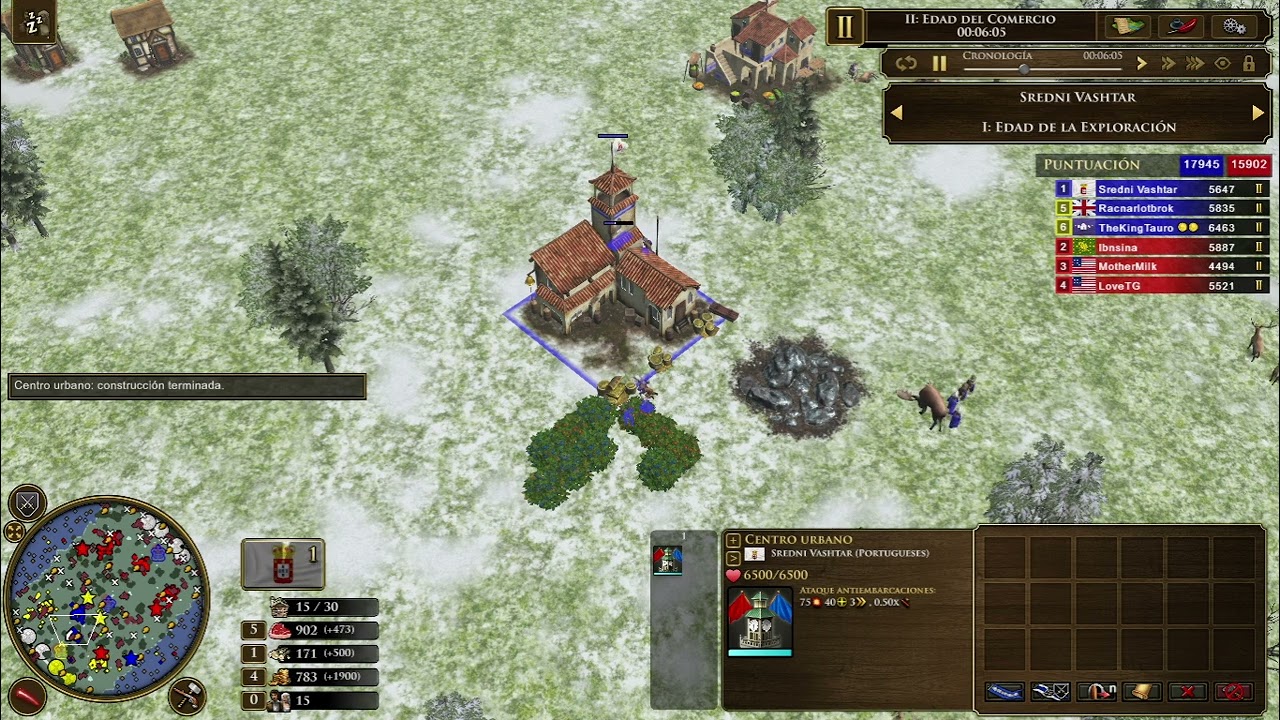Toggle the eye visibility icon

1222,64
